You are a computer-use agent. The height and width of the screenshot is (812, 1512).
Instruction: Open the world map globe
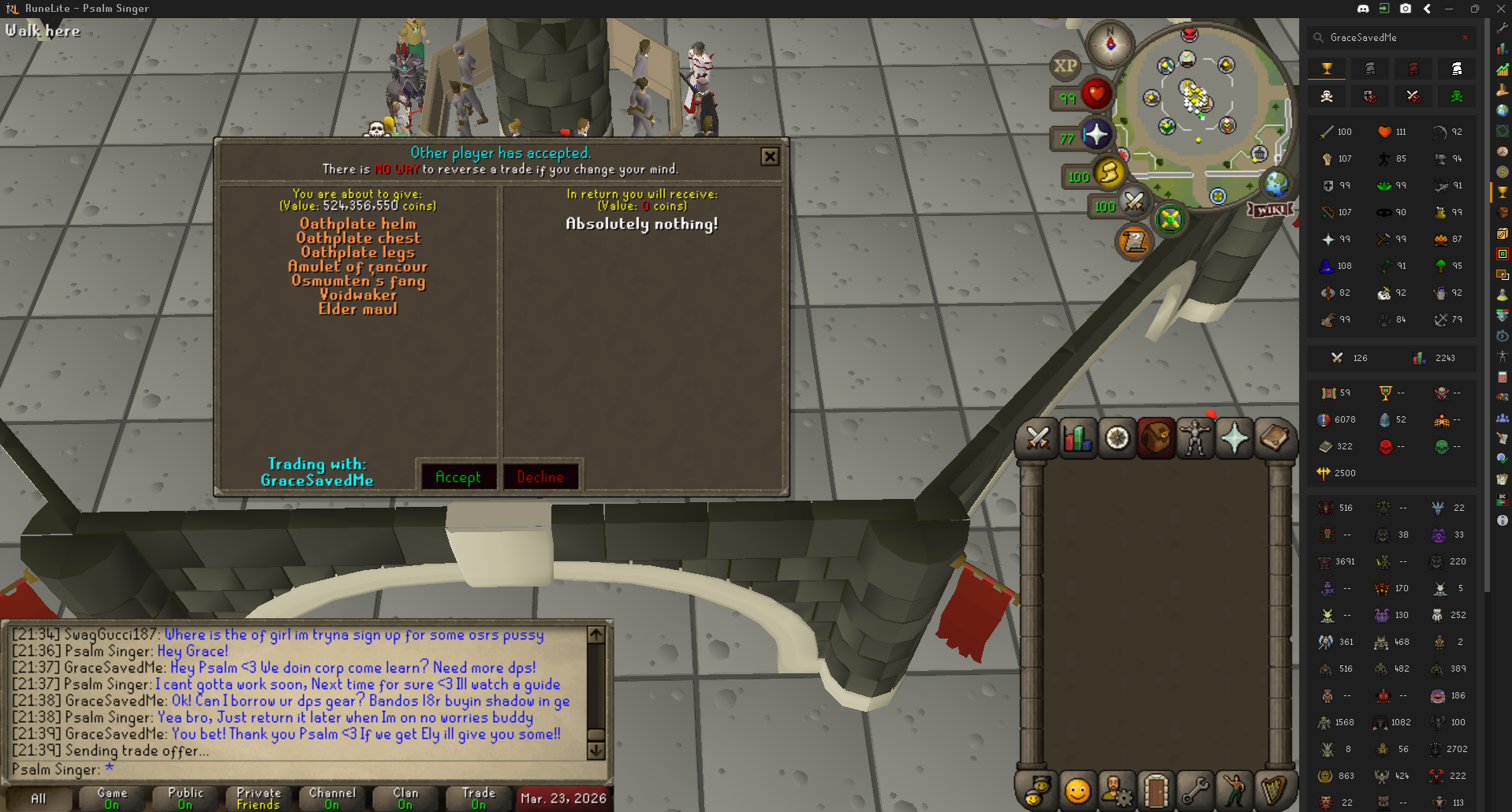(x=1275, y=184)
